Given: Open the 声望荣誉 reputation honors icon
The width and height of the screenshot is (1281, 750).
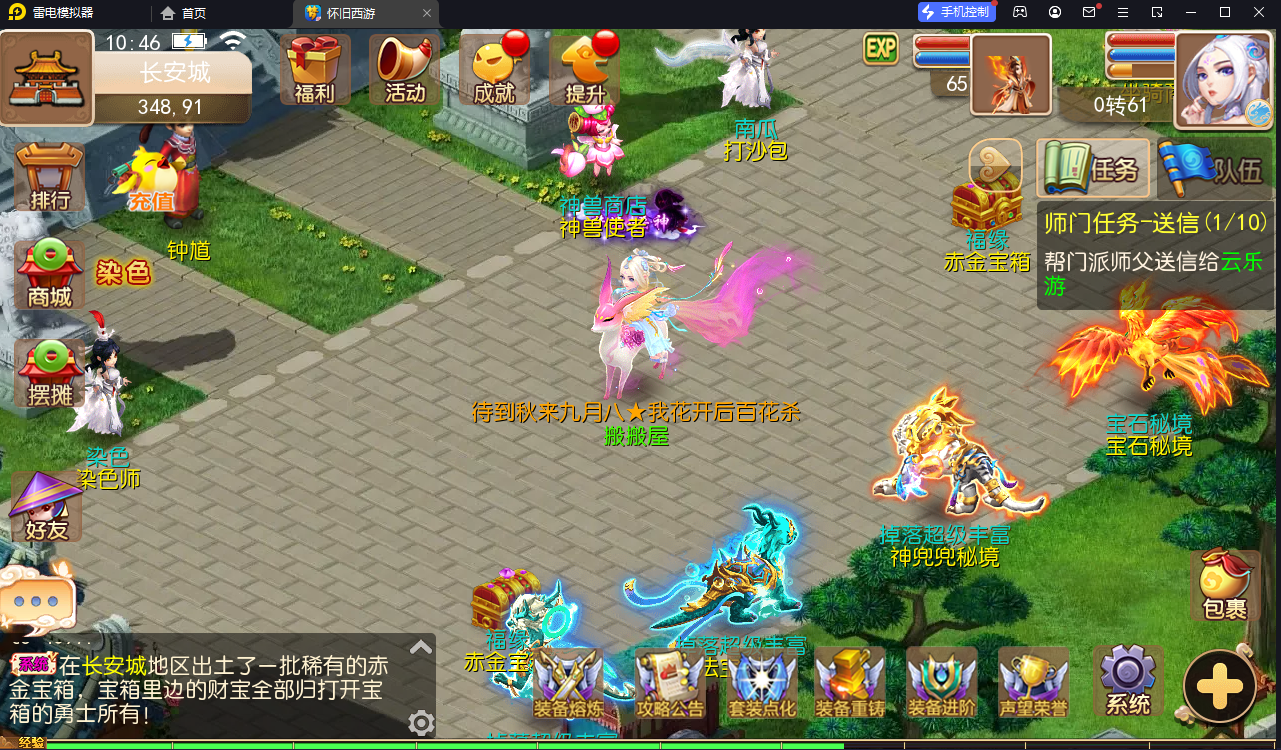Looking at the screenshot, I should coord(1032,680).
